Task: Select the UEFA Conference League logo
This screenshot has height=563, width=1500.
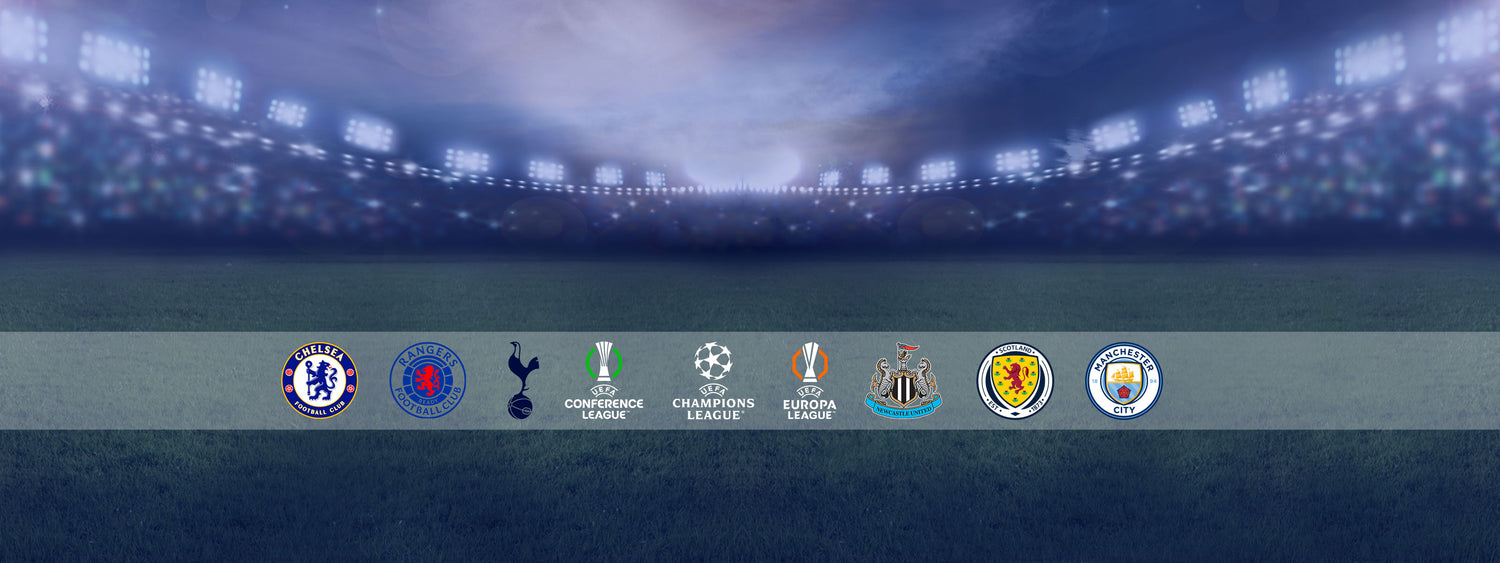Action: pos(604,380)
